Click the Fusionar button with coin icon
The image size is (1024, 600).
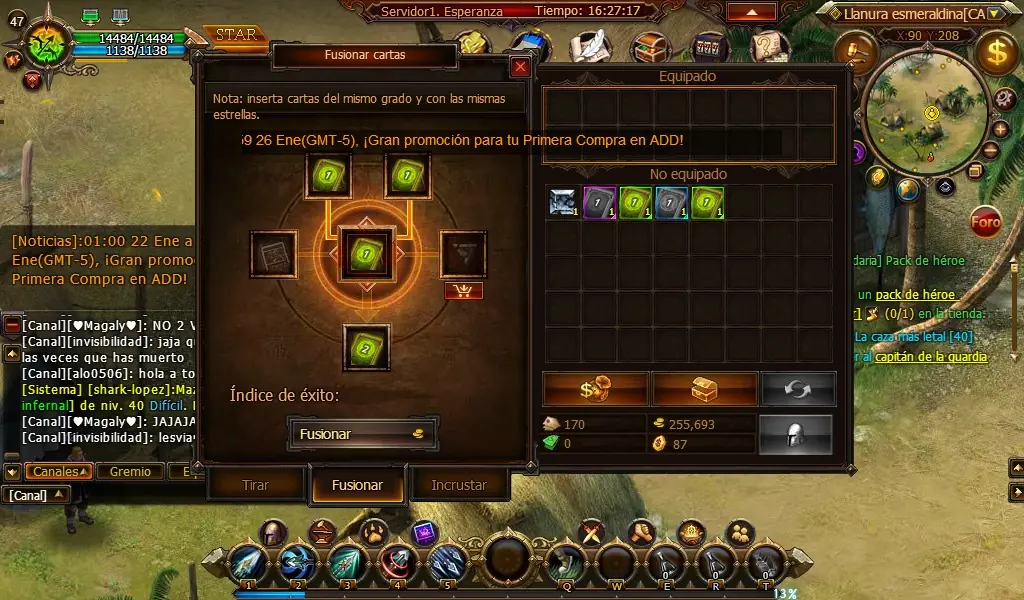tap(363, 434)
